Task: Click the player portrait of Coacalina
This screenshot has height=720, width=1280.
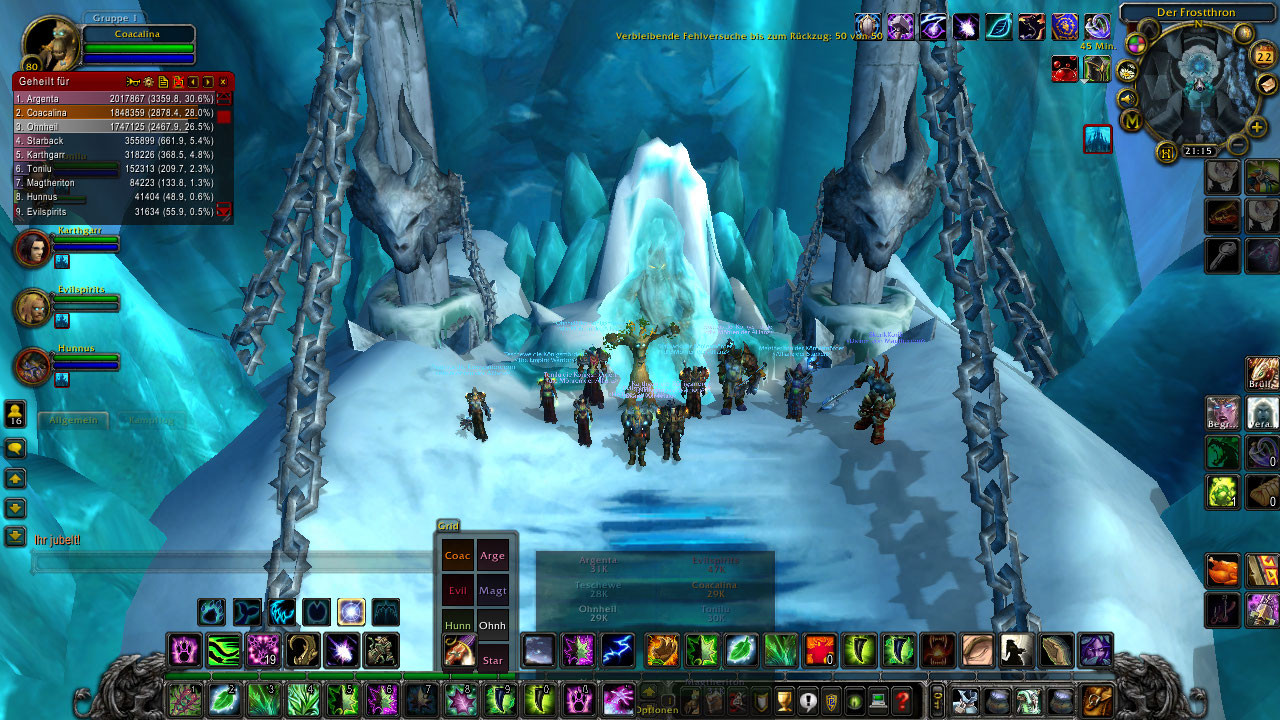Action: click(49, 45)
